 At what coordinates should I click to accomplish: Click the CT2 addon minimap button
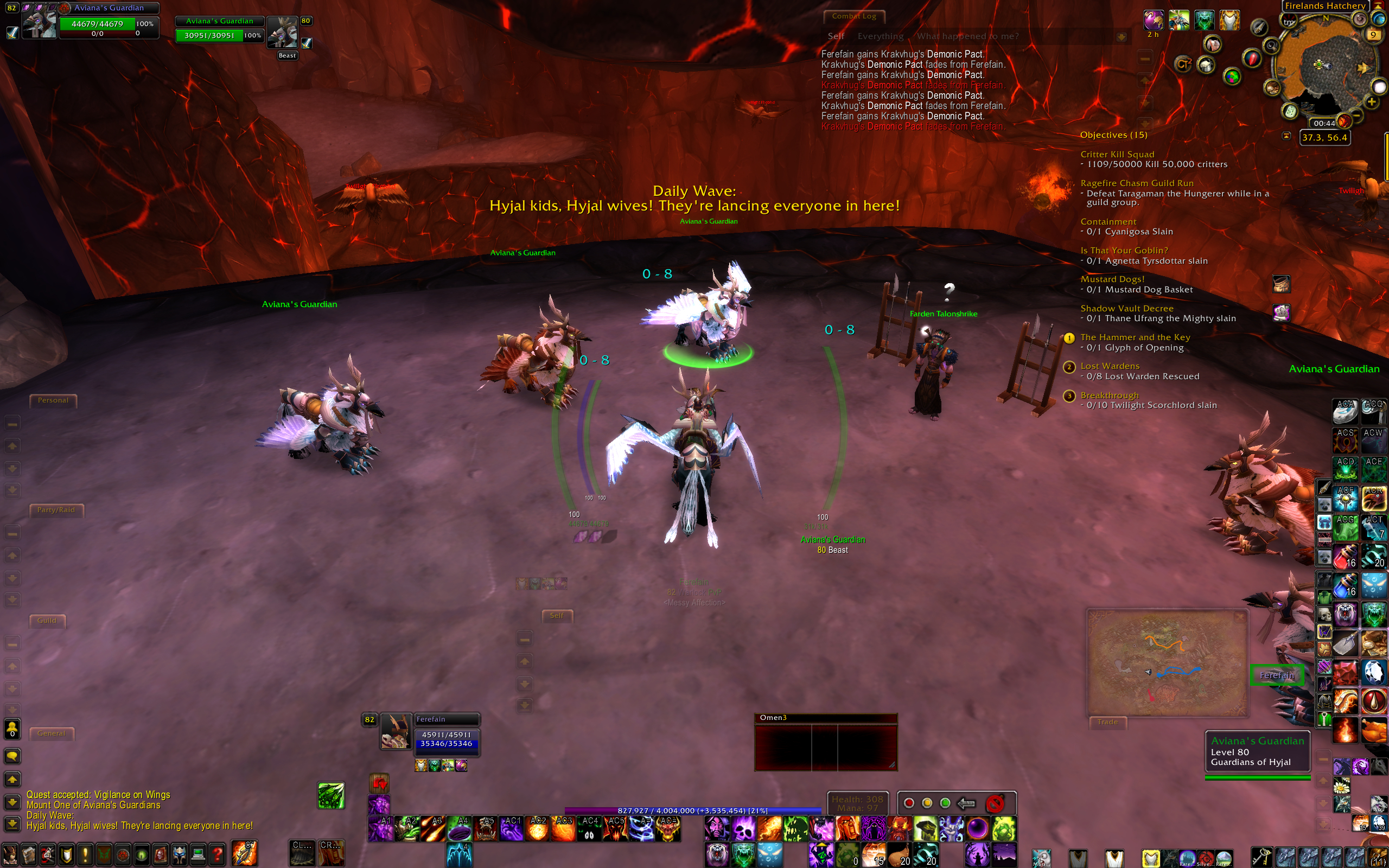(1182, 63)
